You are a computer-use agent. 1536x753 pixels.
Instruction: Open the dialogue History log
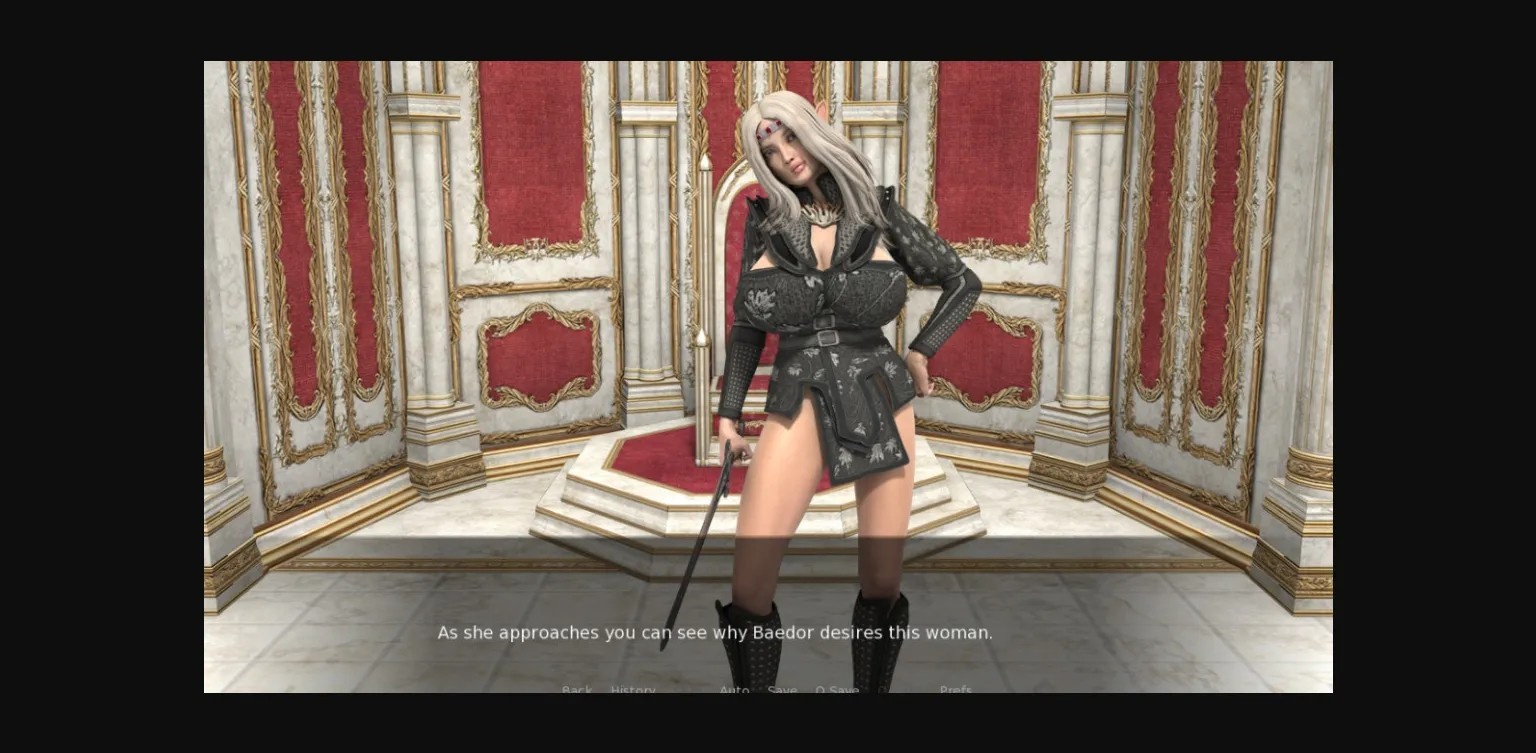[633, 690]
